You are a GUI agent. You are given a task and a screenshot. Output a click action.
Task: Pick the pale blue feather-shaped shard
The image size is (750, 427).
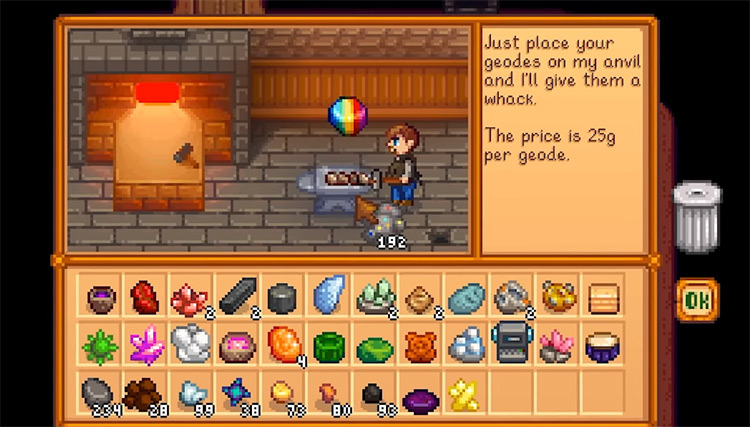[x=329, y=296]
